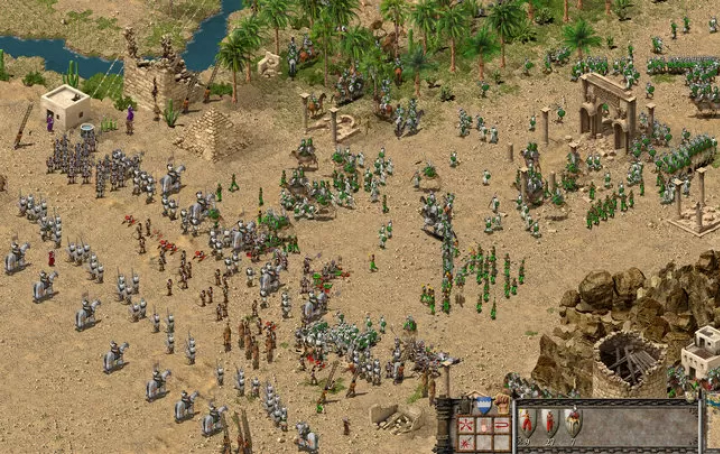Select the middle red unit shield
Viewport: 720px width, 454px height.
click(549, 422)
